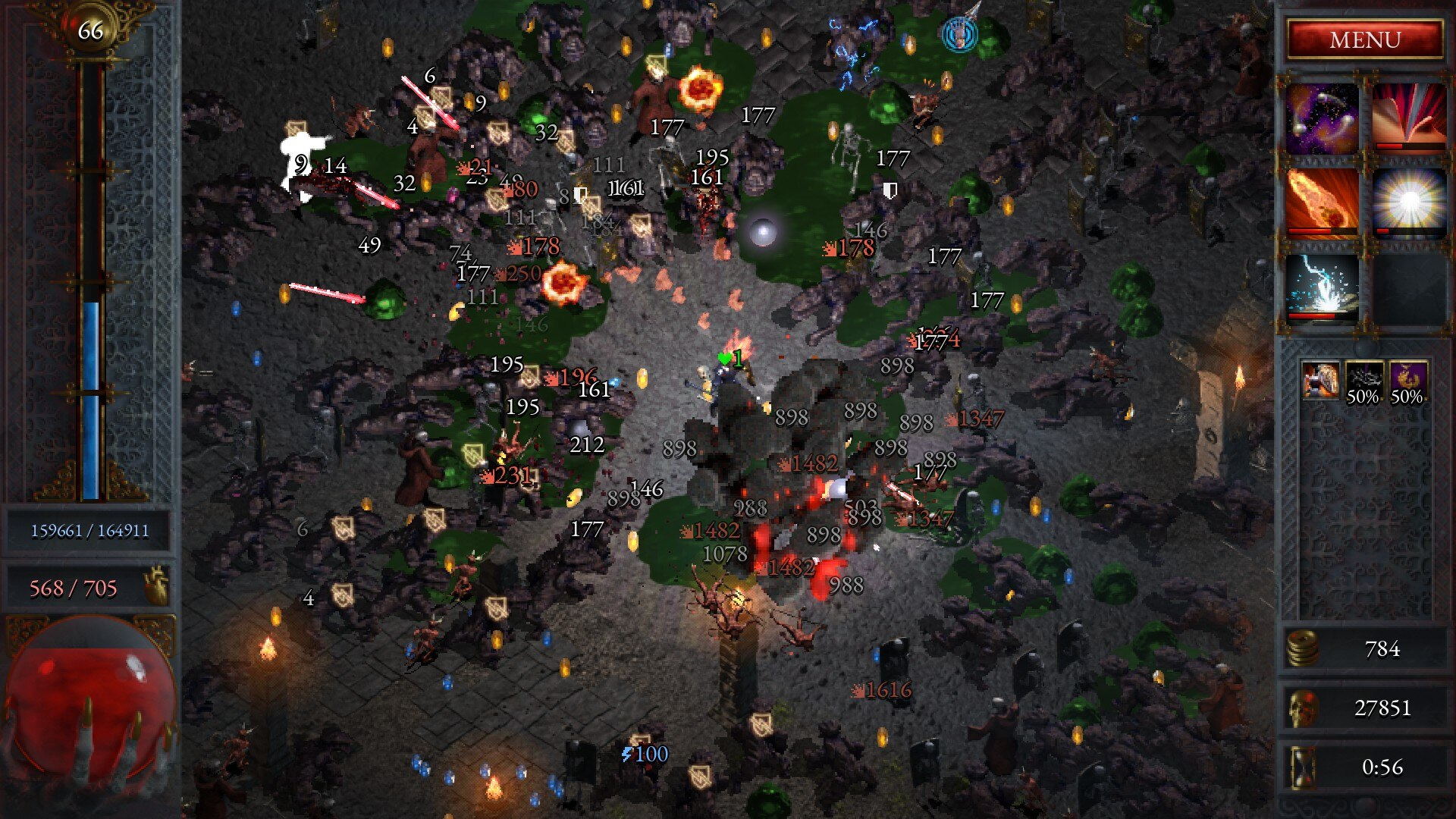
Task: Select the purple cosmic orbs skill icon
Action: coord(1321,120)
